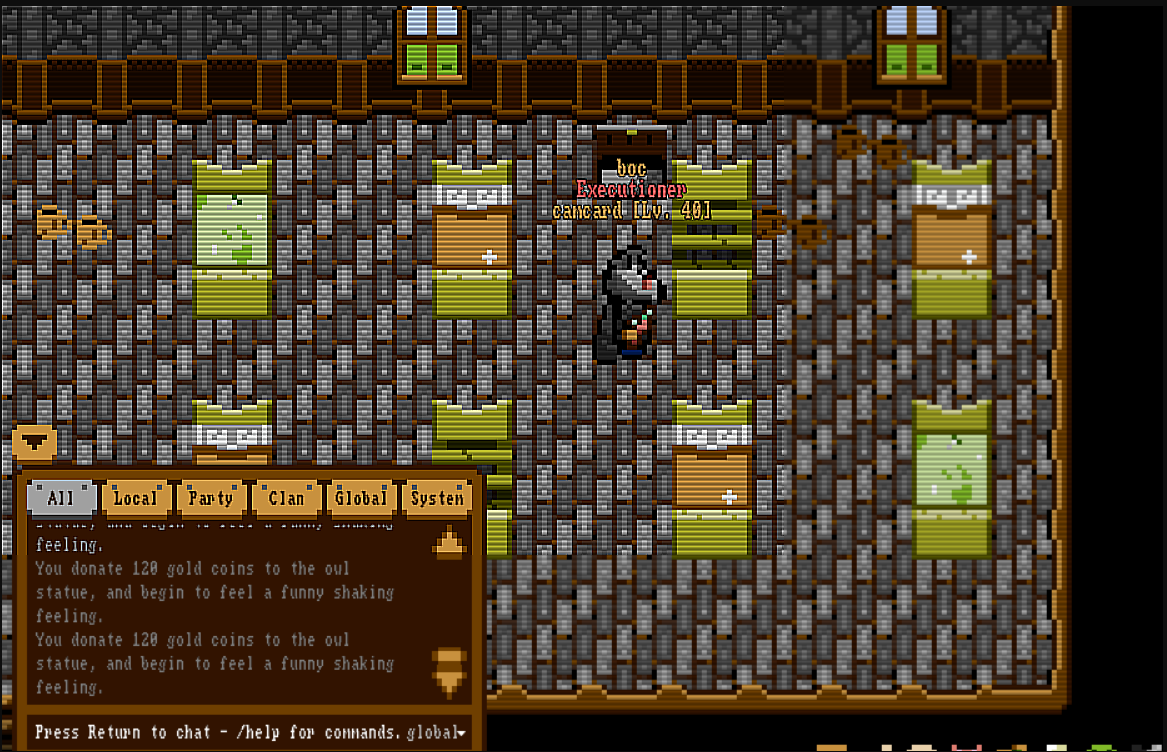Switch to the Global chat tab
The width and height of the screenshot is (1167, 752).
pos(360,497)
